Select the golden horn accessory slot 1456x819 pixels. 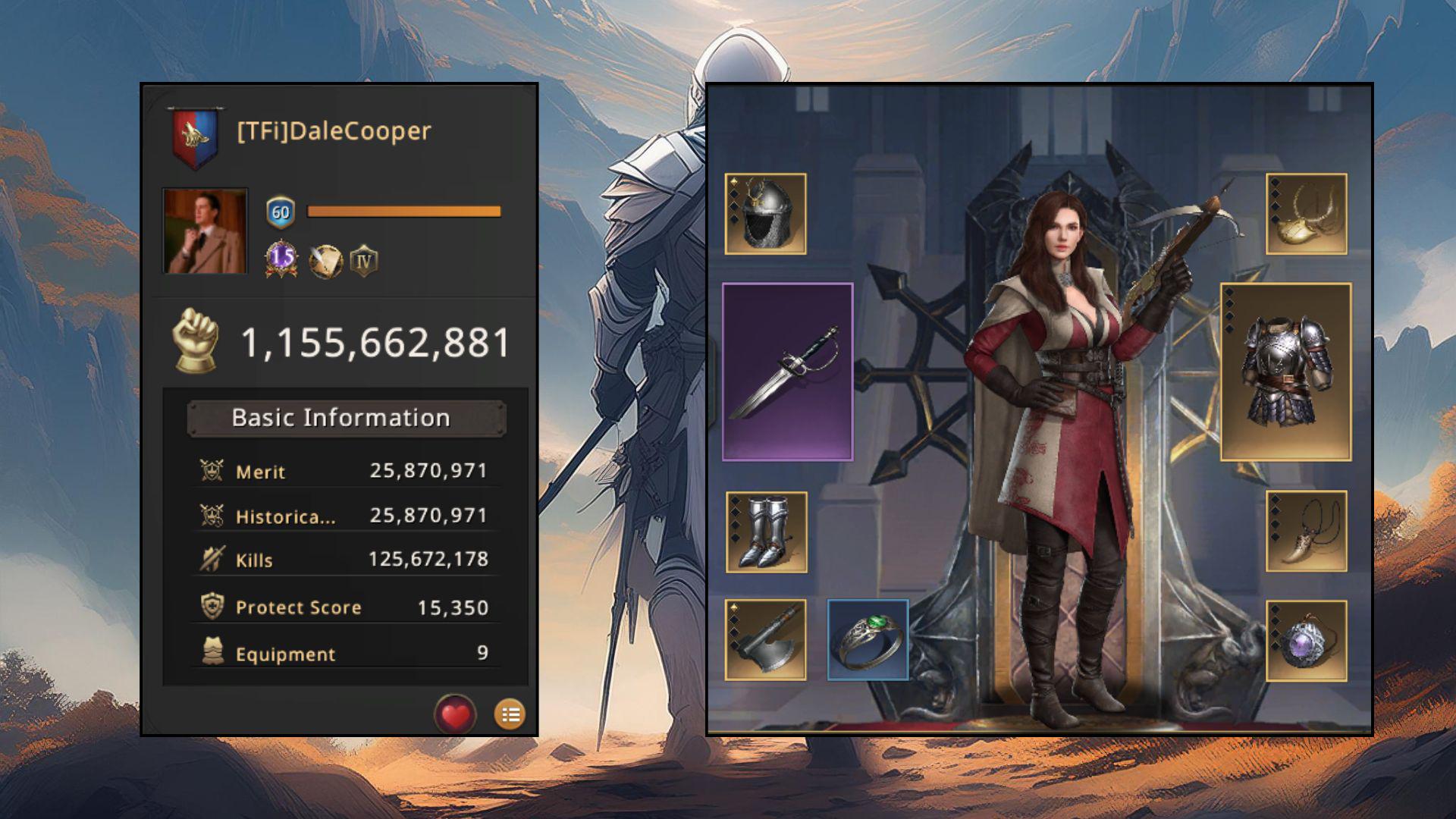(1306, 214)
